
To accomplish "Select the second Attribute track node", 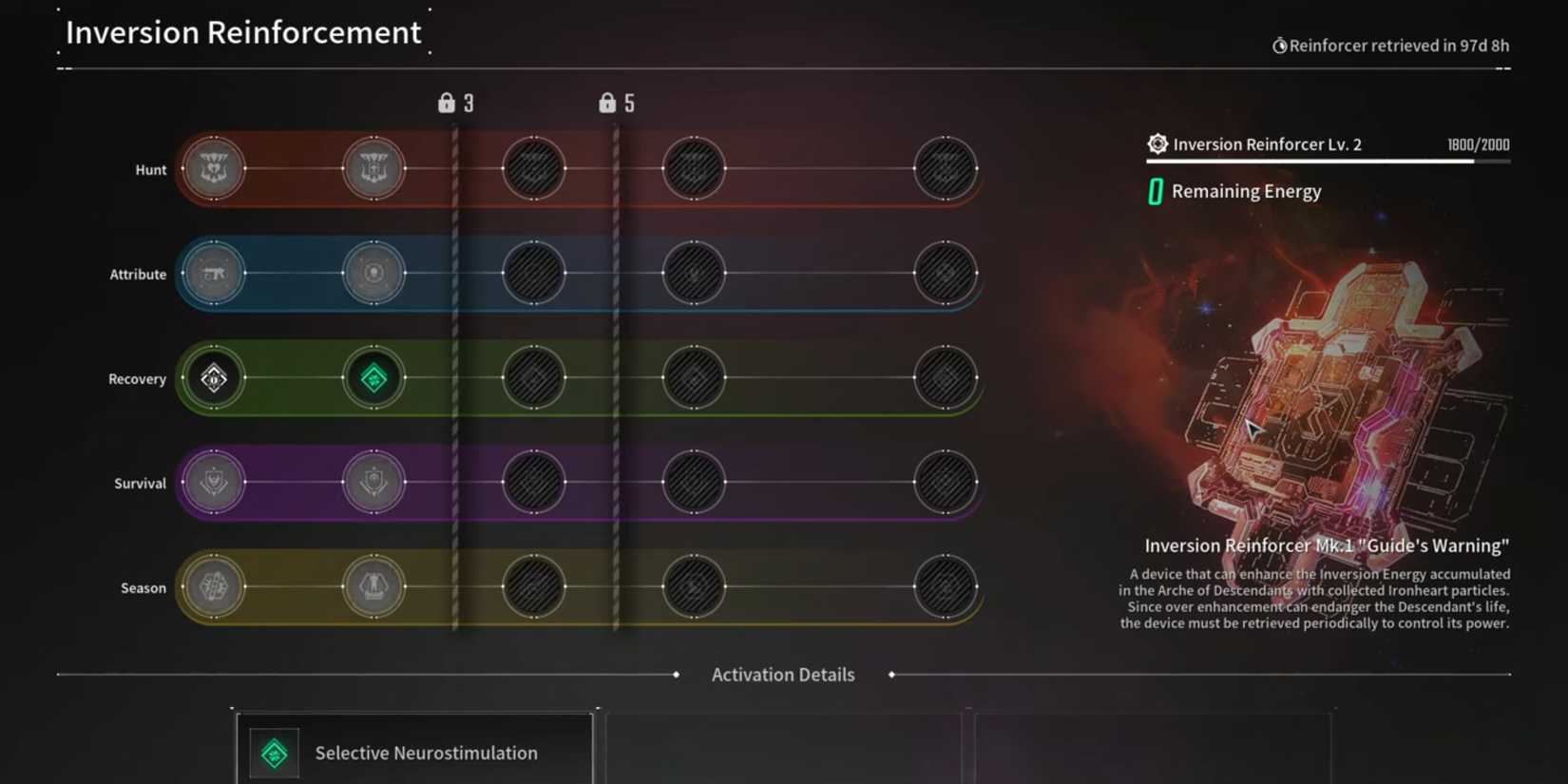I will coord(373,274).
